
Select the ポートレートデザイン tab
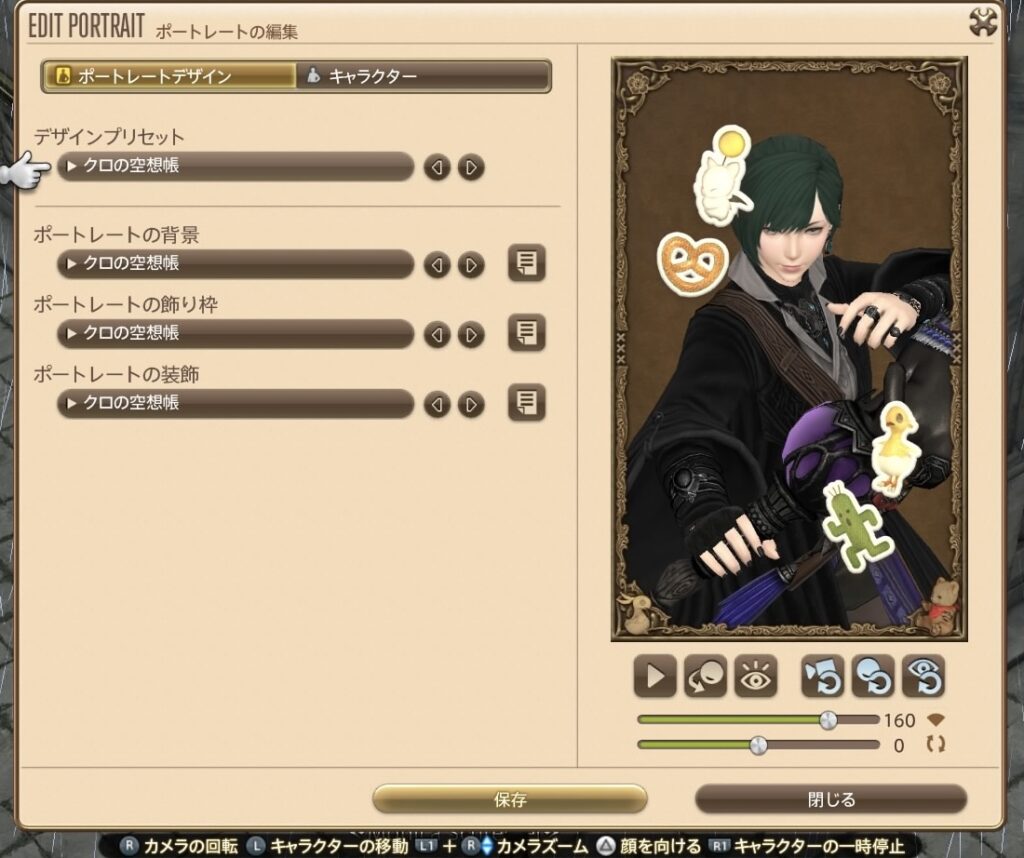pos(169,76)
